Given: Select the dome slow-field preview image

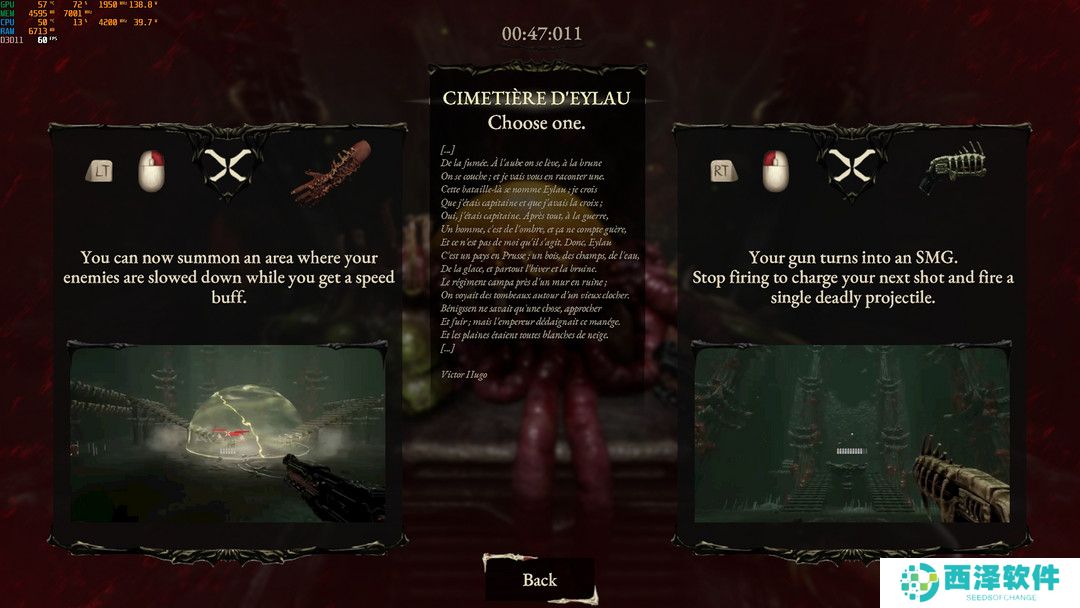Looking at the screenshot, I should point(227,432).
